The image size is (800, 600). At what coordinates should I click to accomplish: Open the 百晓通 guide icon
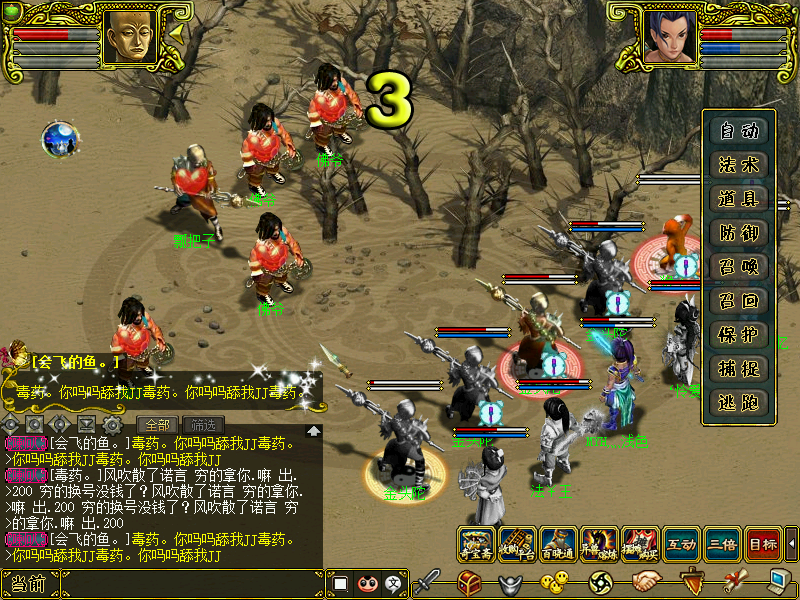559,544
